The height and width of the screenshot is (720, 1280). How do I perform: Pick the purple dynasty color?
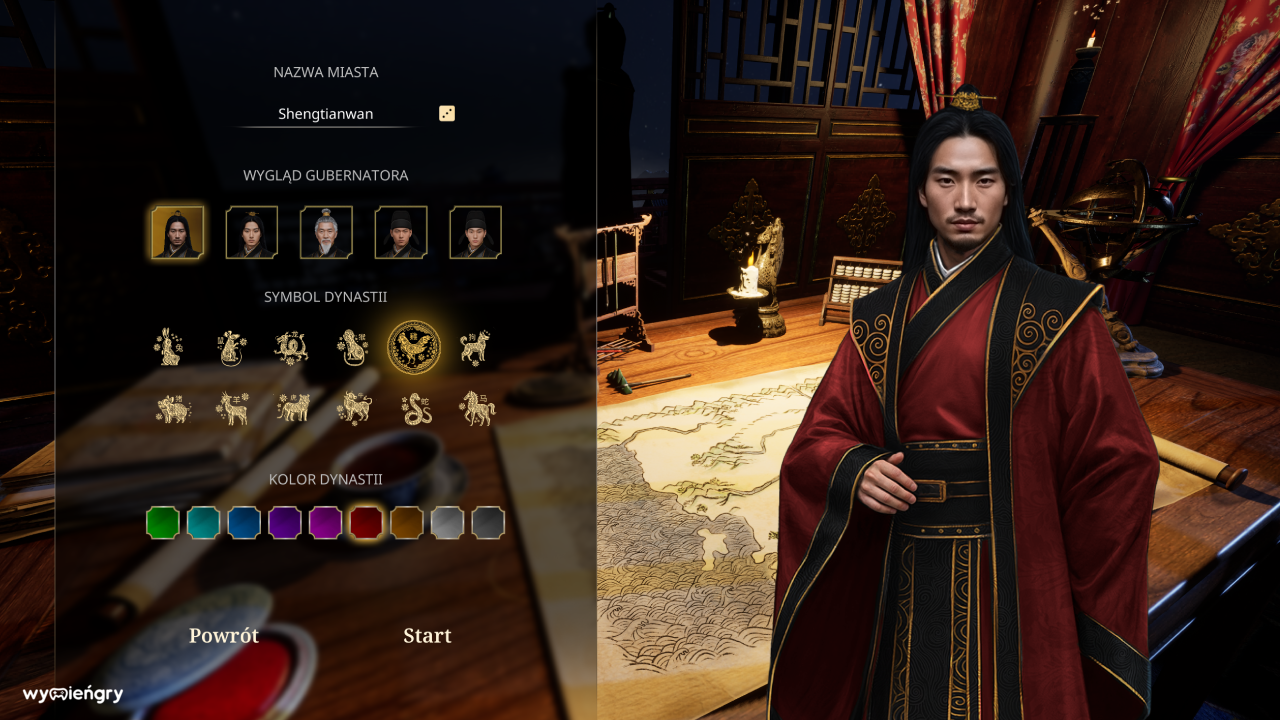coord(284,521)
